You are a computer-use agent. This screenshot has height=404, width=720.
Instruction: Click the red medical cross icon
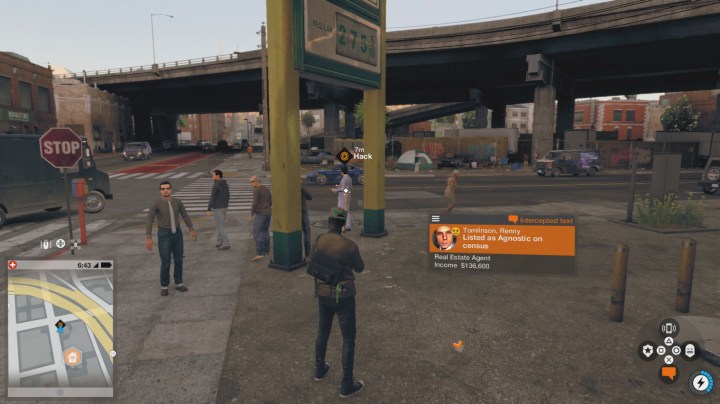12,266
